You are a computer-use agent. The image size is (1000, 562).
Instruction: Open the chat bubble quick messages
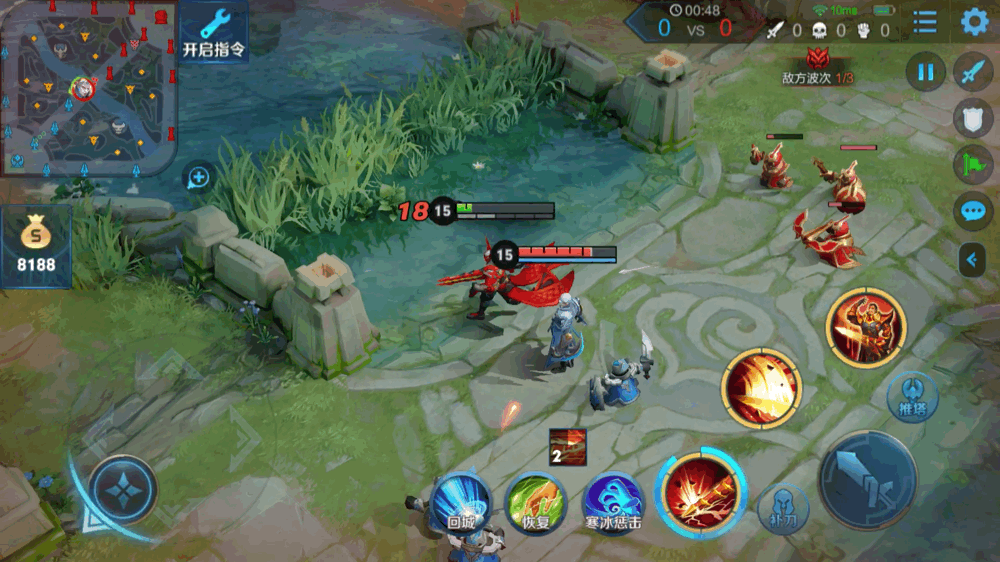click(972, 210)
